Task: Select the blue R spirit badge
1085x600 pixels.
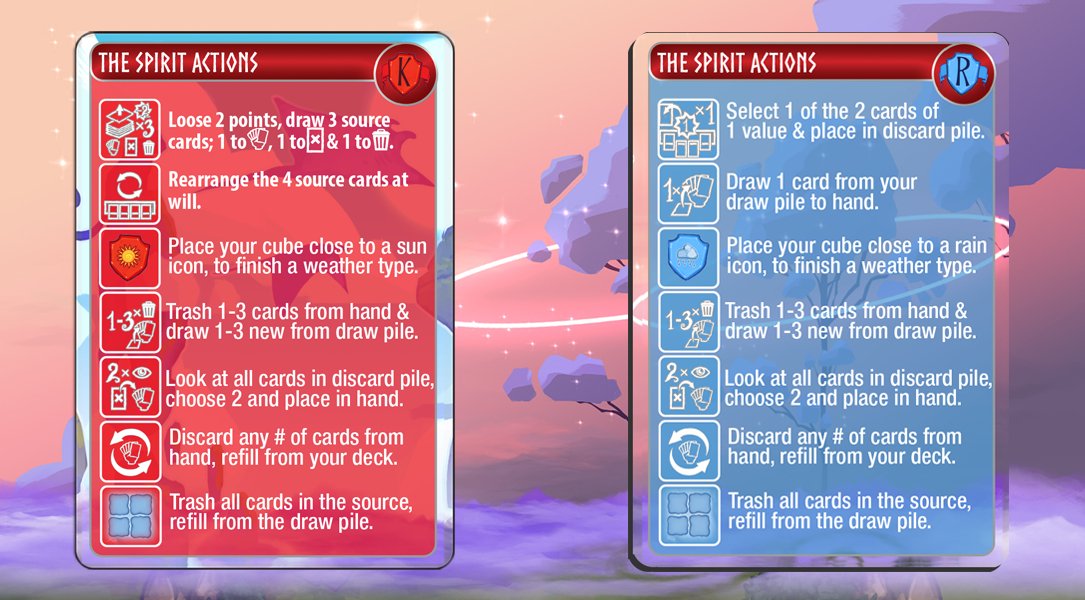Action: [962, 70]
